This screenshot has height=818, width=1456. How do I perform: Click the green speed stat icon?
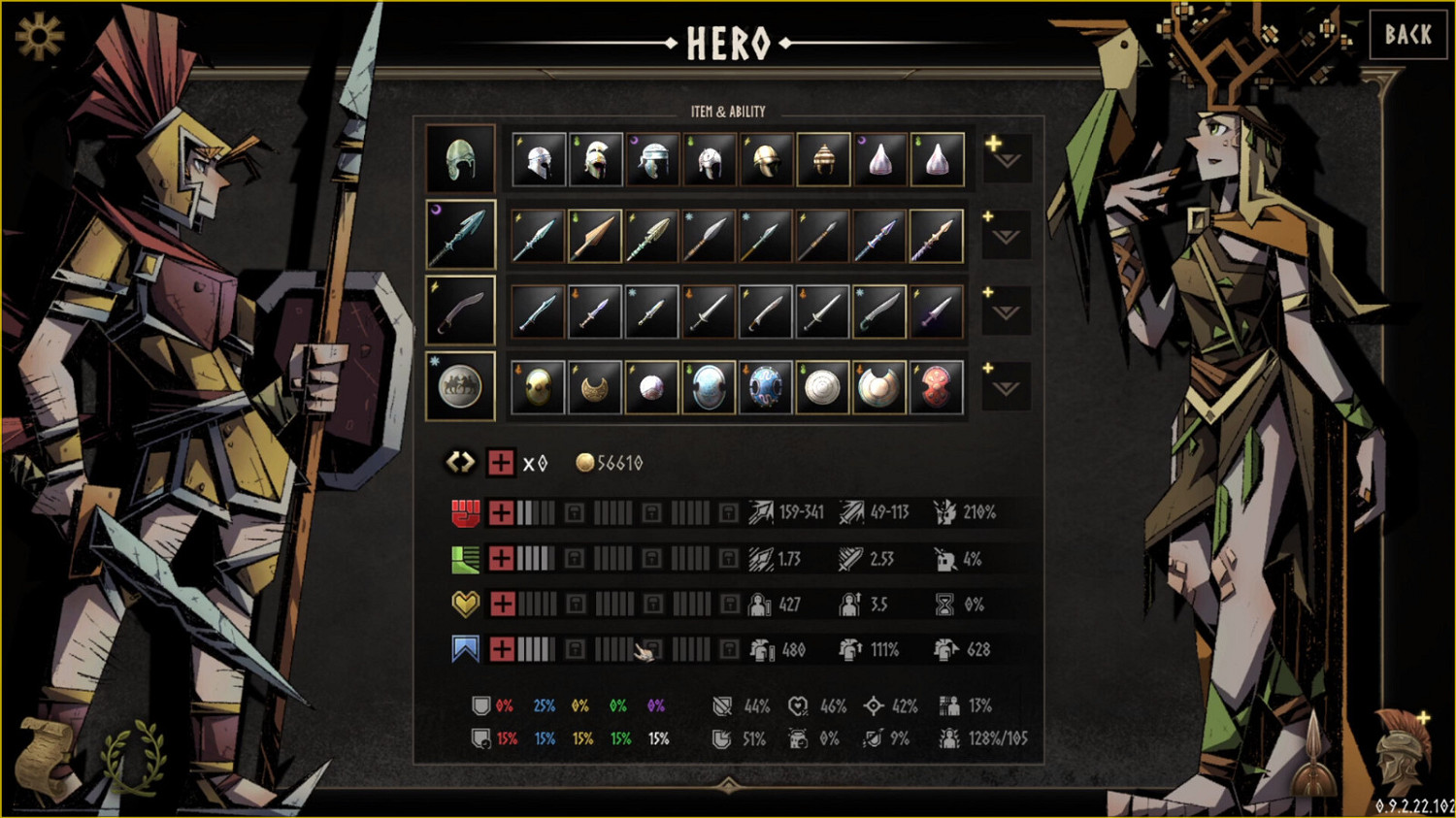click(466, 559)
